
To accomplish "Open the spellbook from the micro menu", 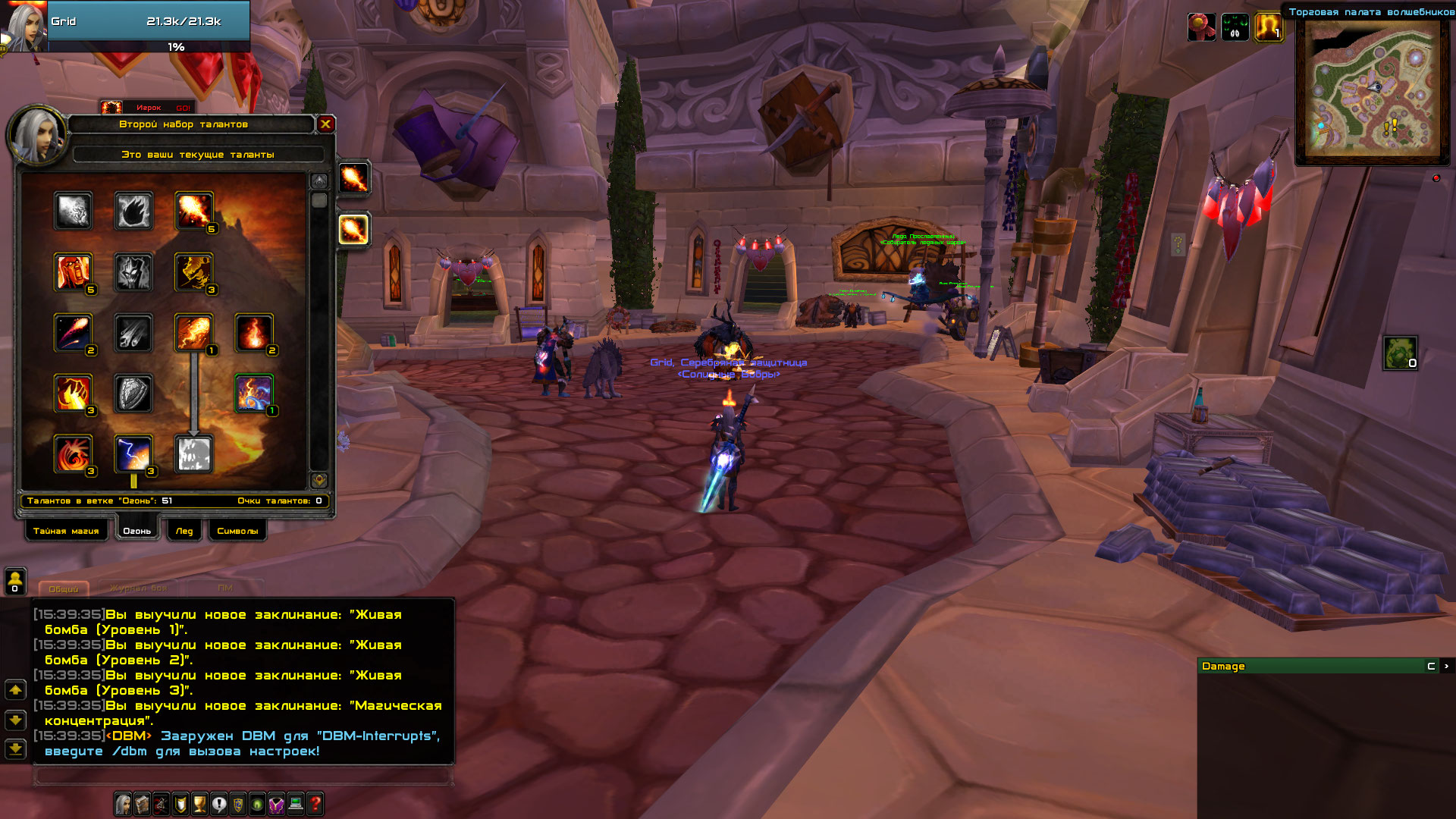I will [140, 804].
